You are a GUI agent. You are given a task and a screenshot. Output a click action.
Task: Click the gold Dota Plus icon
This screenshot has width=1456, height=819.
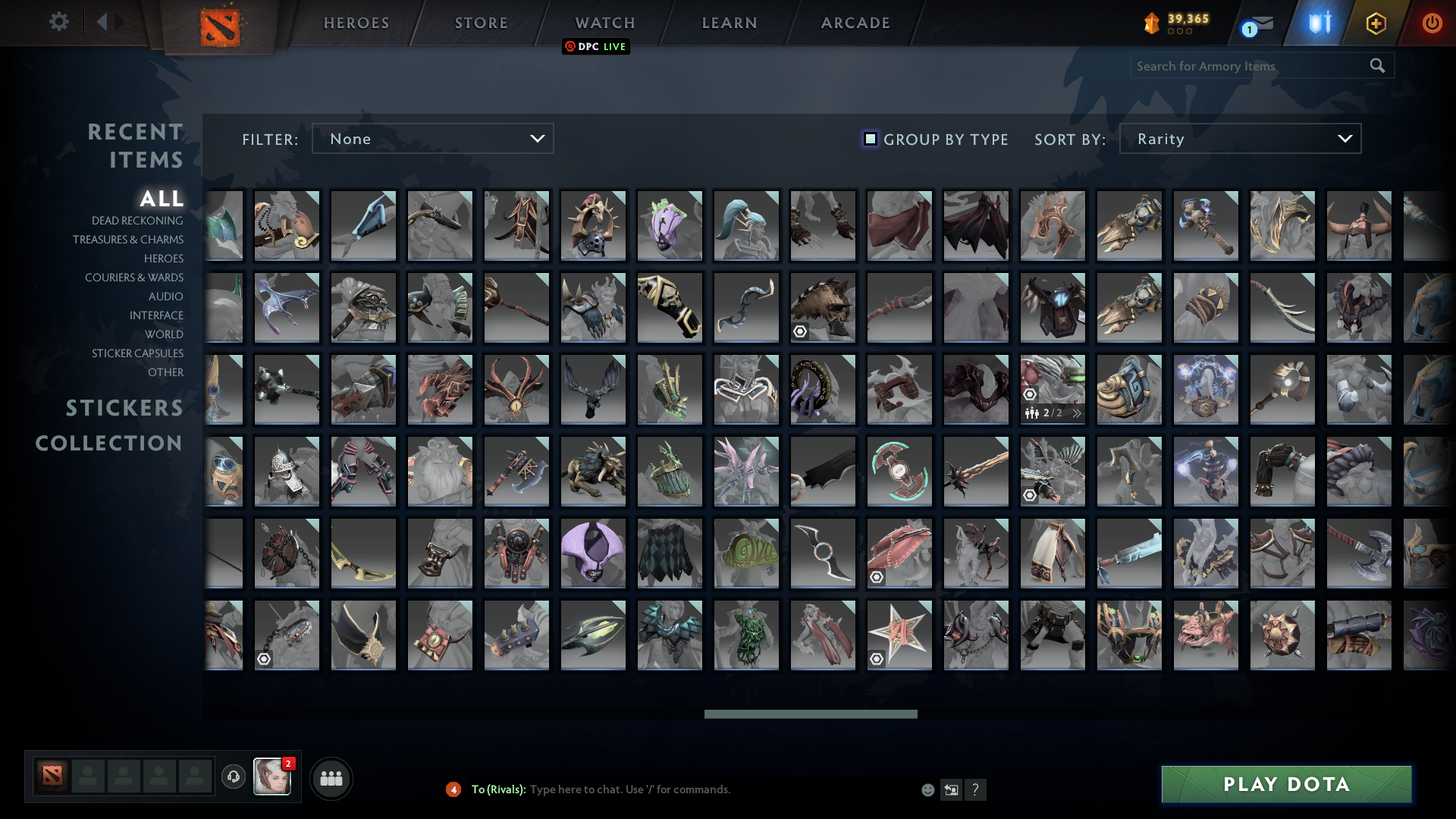[x=1376, y=23]
